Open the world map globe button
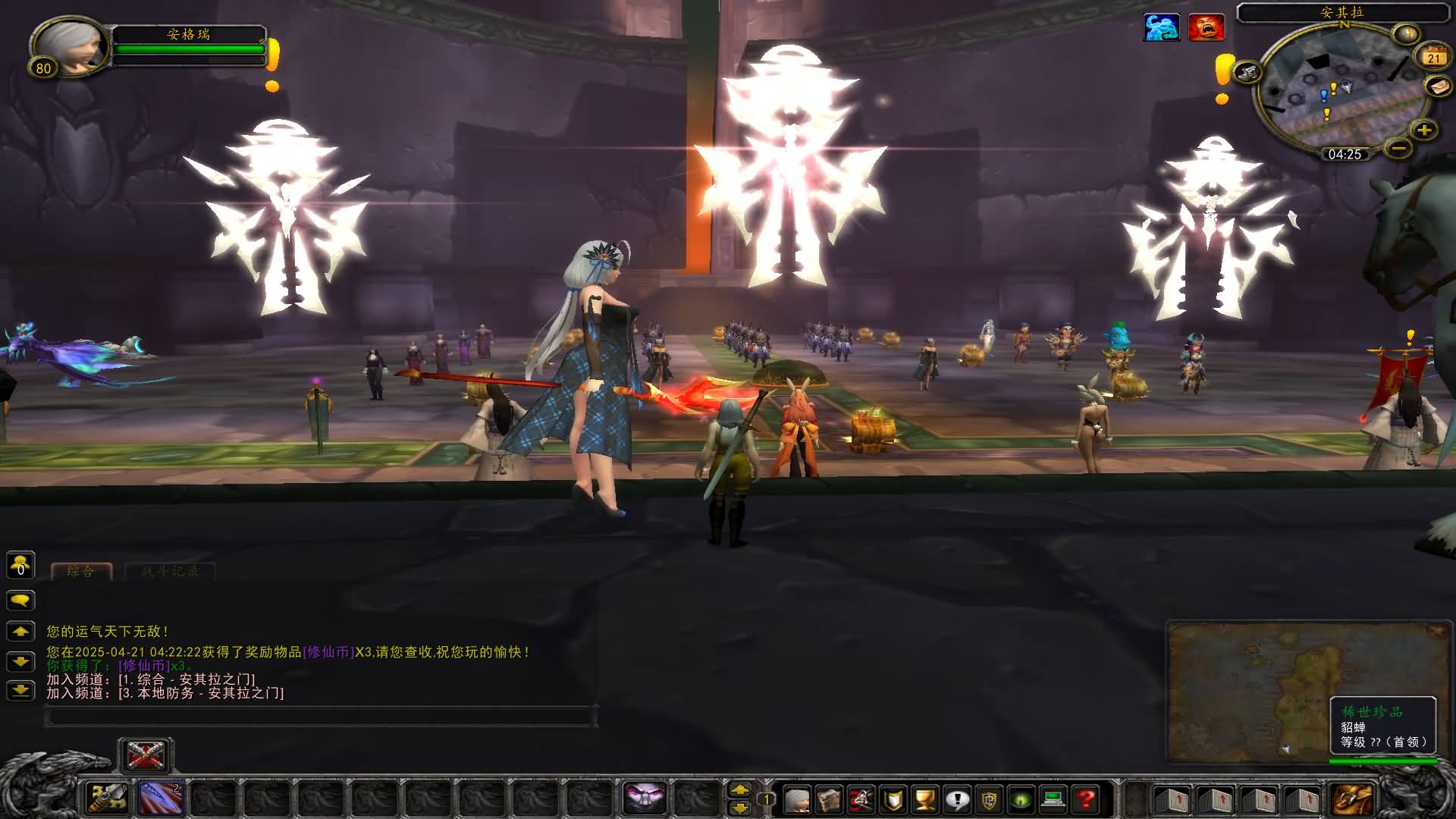This screenshot has height=819, width=1456. pyautogui.click(x=1407, y=34)
